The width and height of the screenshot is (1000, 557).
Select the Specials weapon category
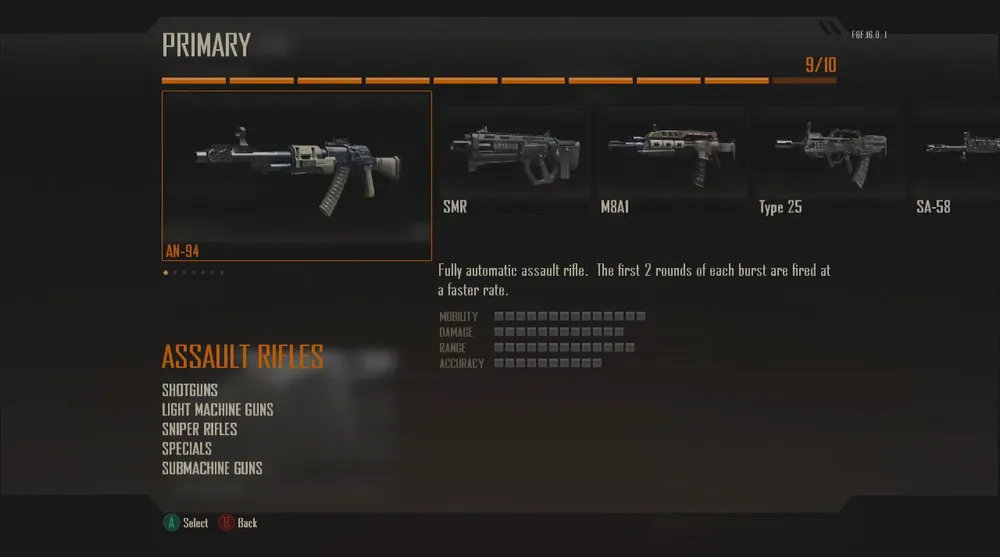coord(187,449)
